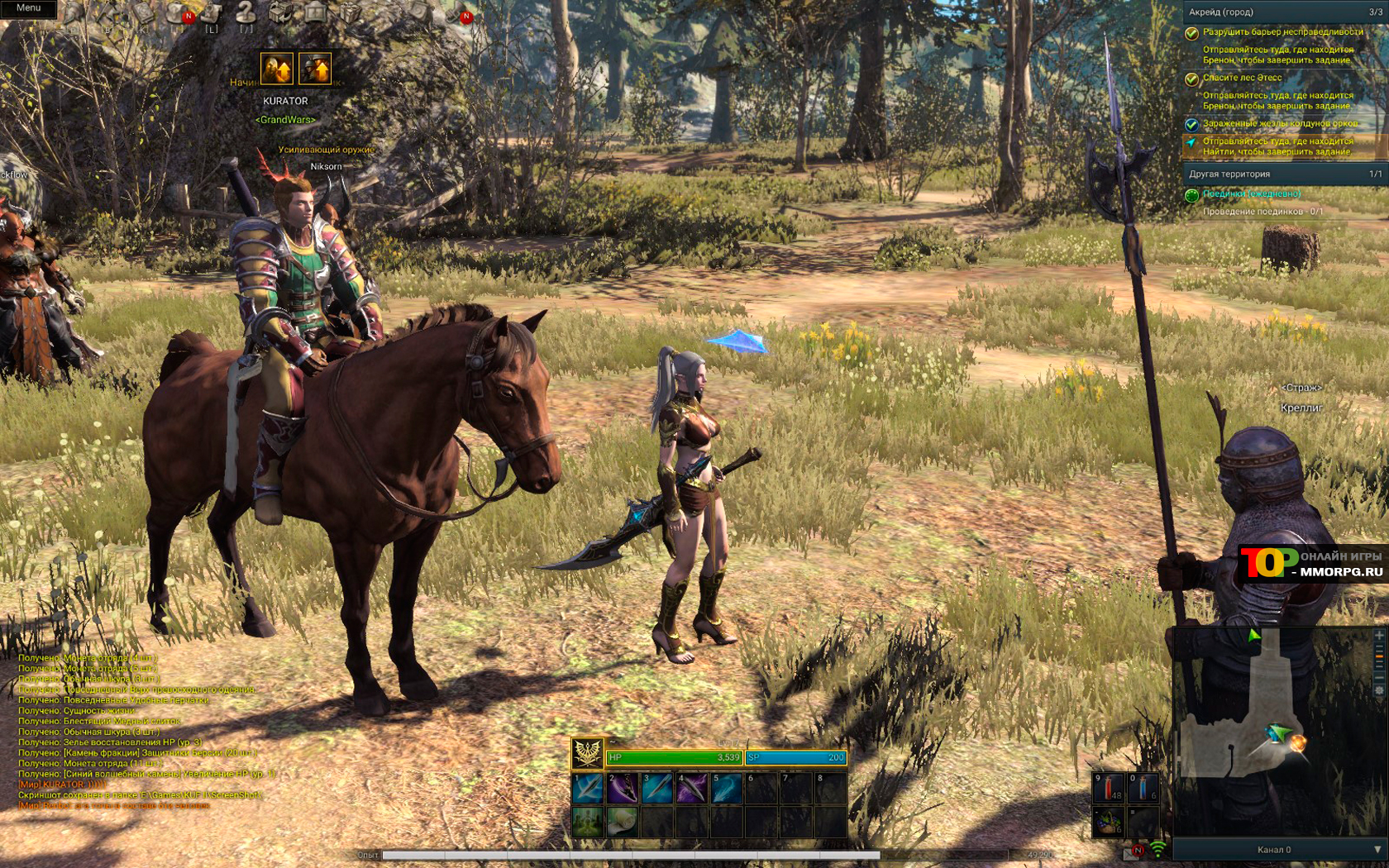Use the bandage roll item in hotbar

(623, 822)
